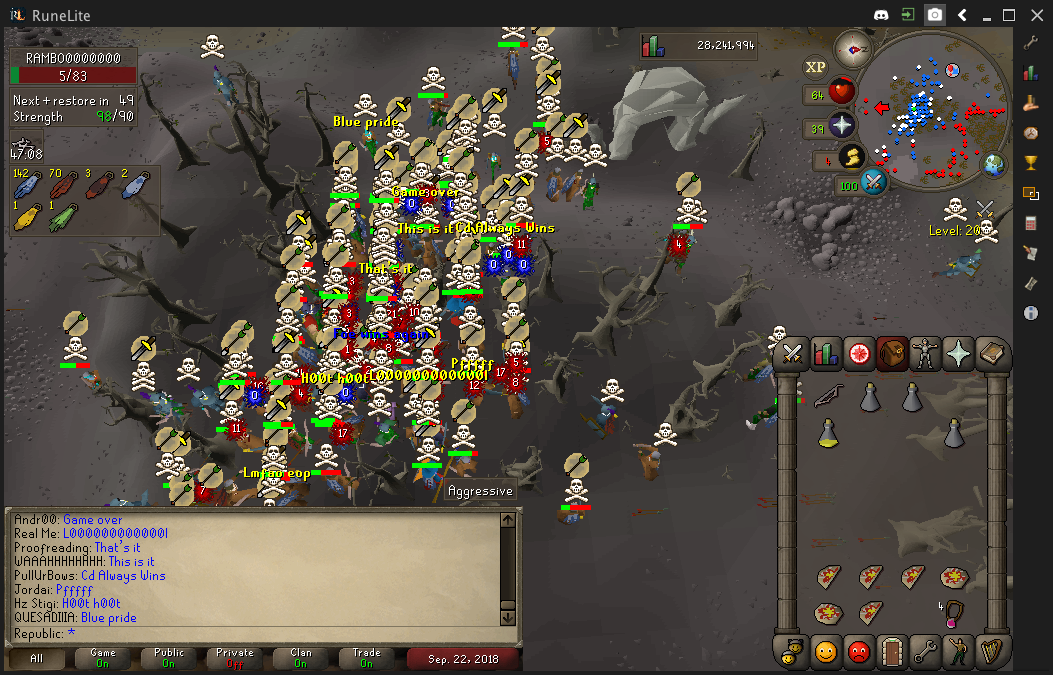Select the All chat tab
The image size is (1053, 675).
(x=37, y=658)
